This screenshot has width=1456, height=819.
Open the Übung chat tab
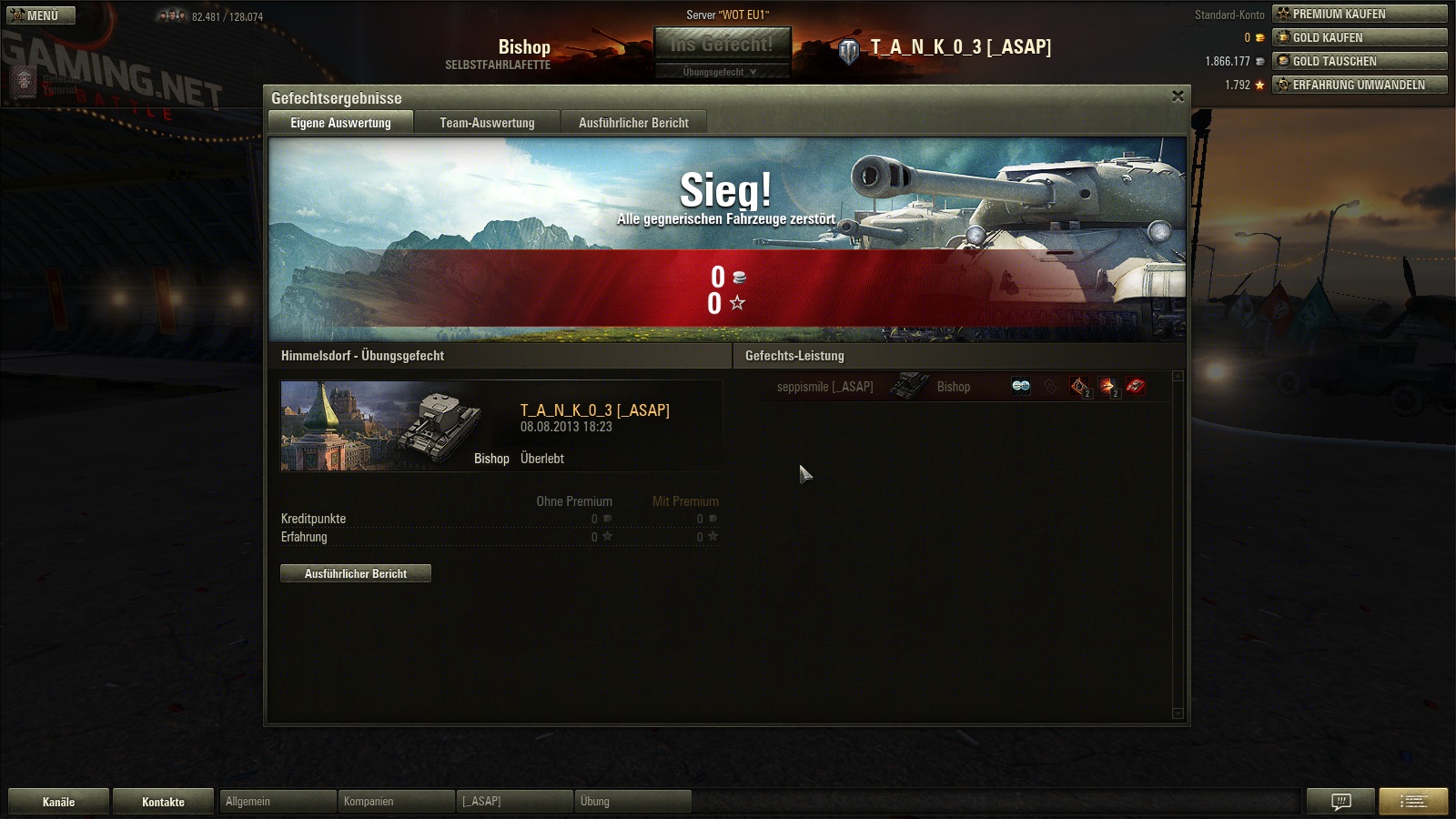click(x=632, y=802)
